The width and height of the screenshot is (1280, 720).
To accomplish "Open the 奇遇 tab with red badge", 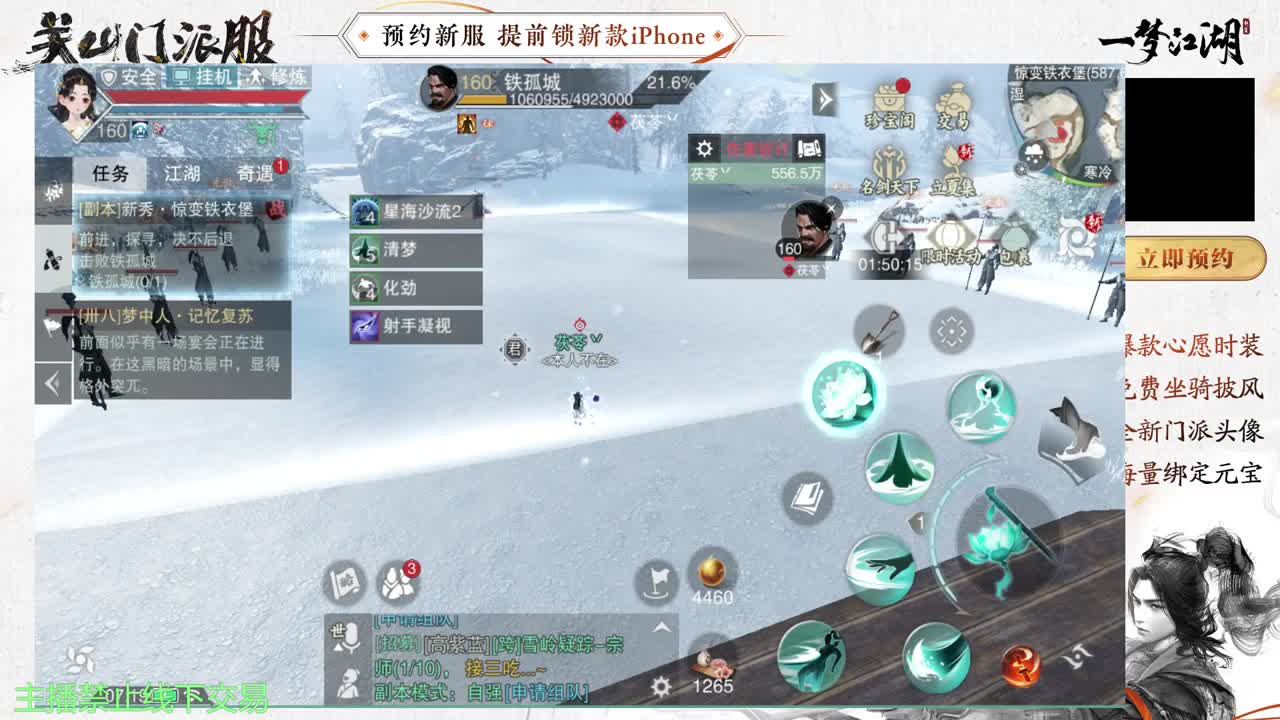I will tap(256, 174).
